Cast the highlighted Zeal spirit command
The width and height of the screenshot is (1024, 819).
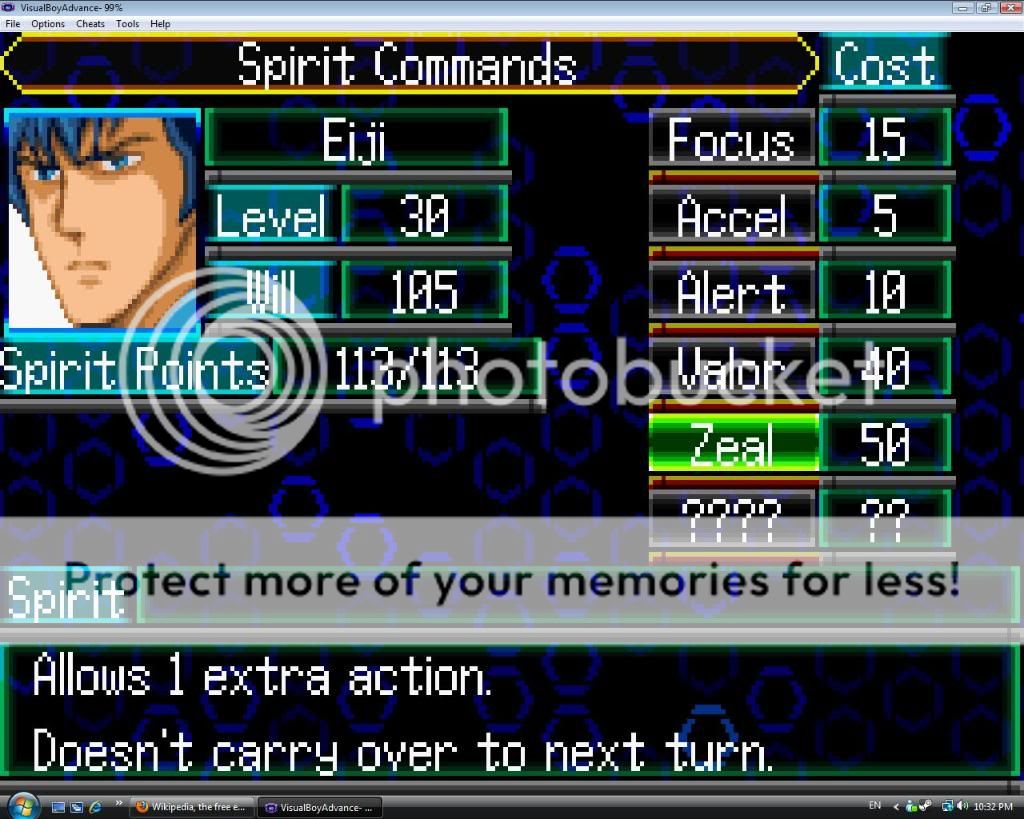[732, 445]
